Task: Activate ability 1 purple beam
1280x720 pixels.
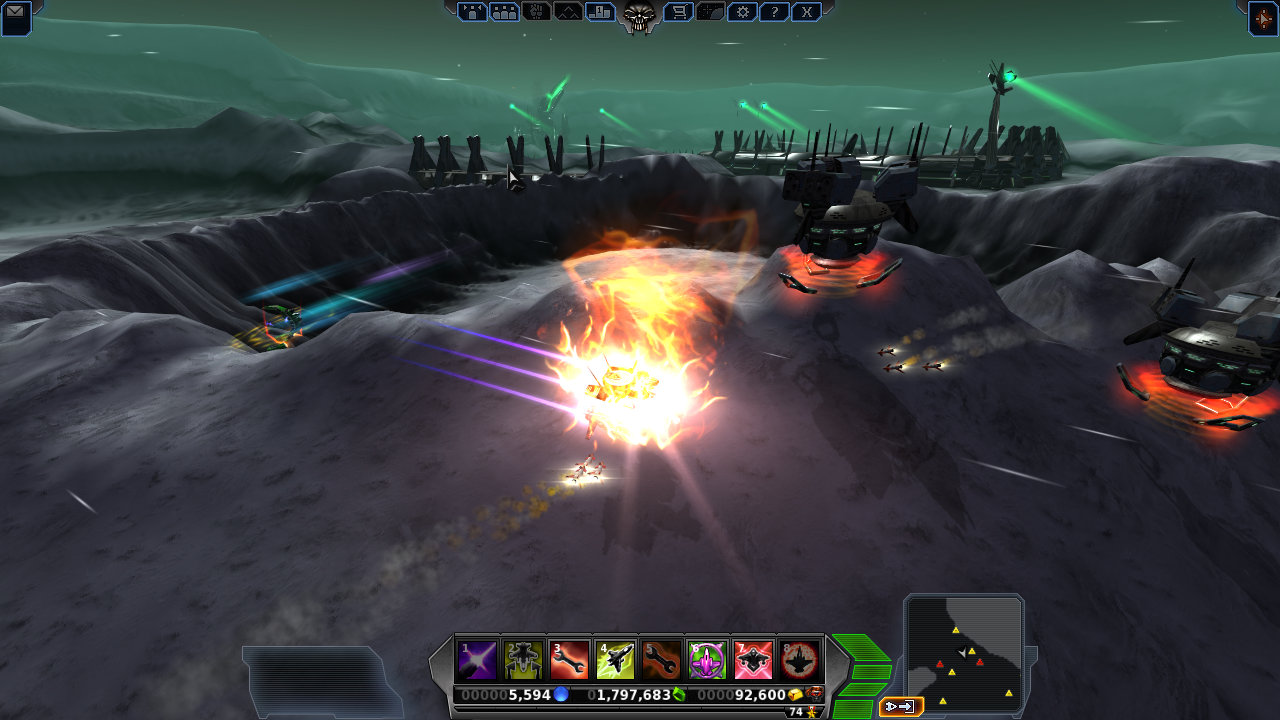Action: (x=477, y=660)
